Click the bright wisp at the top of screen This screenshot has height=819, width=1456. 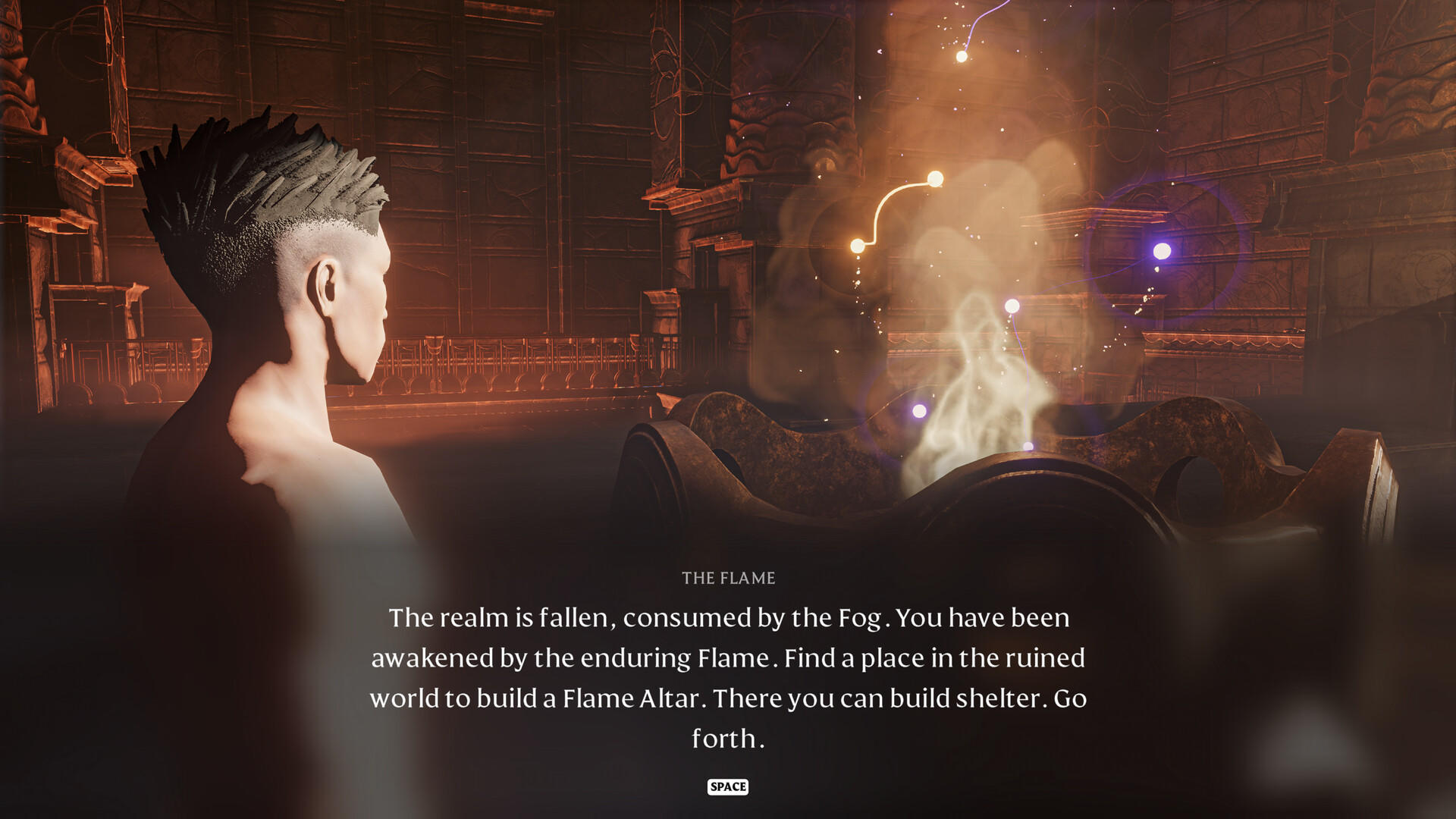pos(963,57)
